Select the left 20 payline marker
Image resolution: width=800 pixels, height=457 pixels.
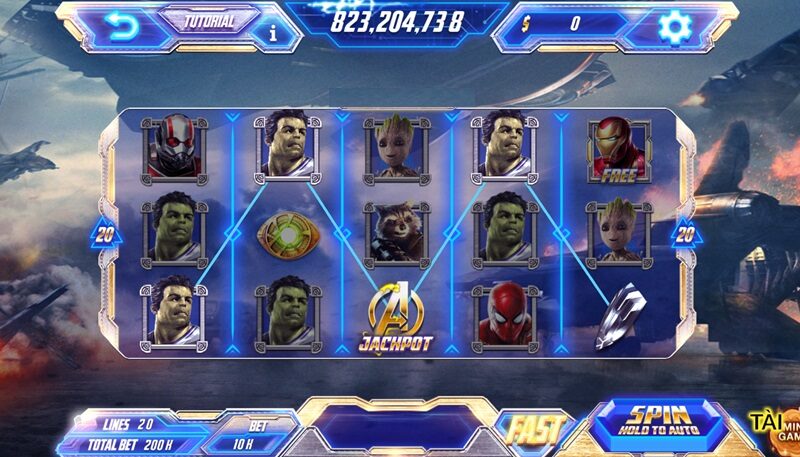(x=106, y=235)
